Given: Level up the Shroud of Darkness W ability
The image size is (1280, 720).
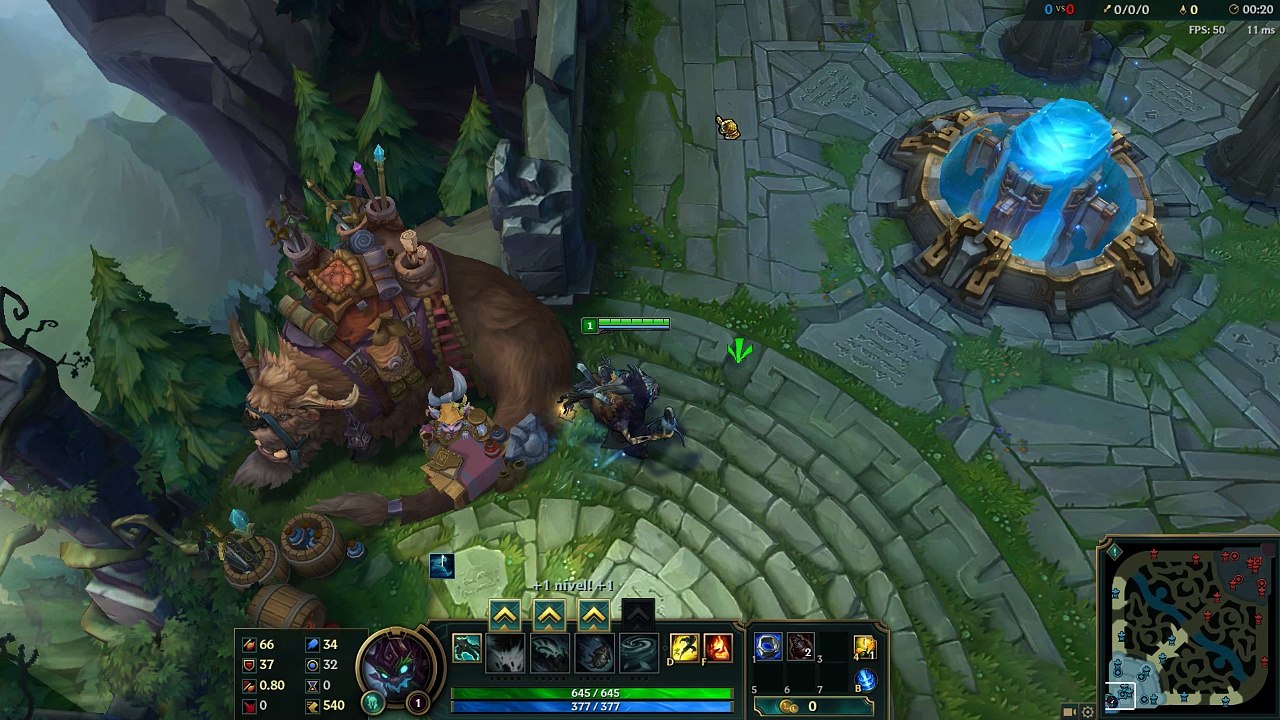Looking at the screenshot, I should pos(549,615).
